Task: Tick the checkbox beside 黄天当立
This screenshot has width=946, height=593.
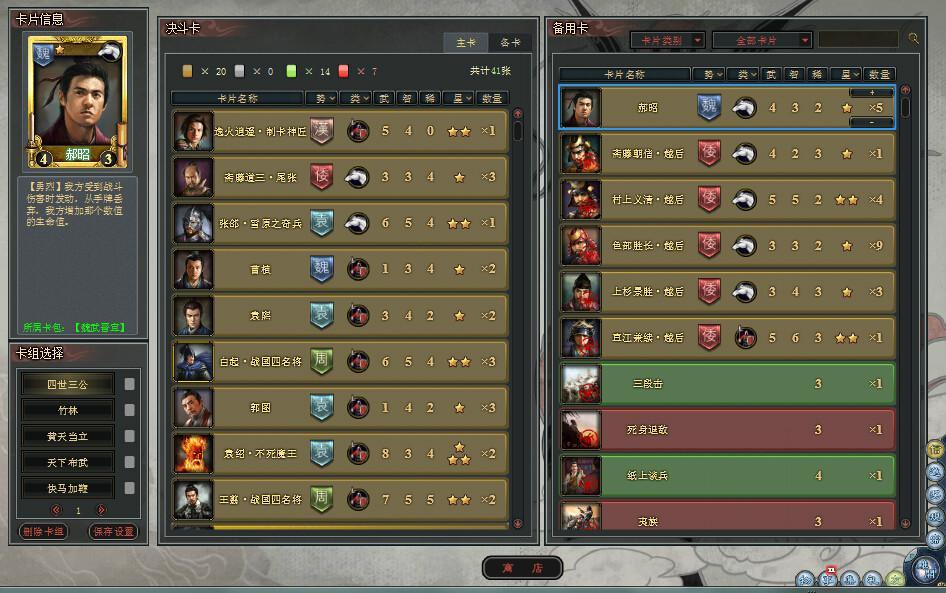Action: [x=129, y=436]
